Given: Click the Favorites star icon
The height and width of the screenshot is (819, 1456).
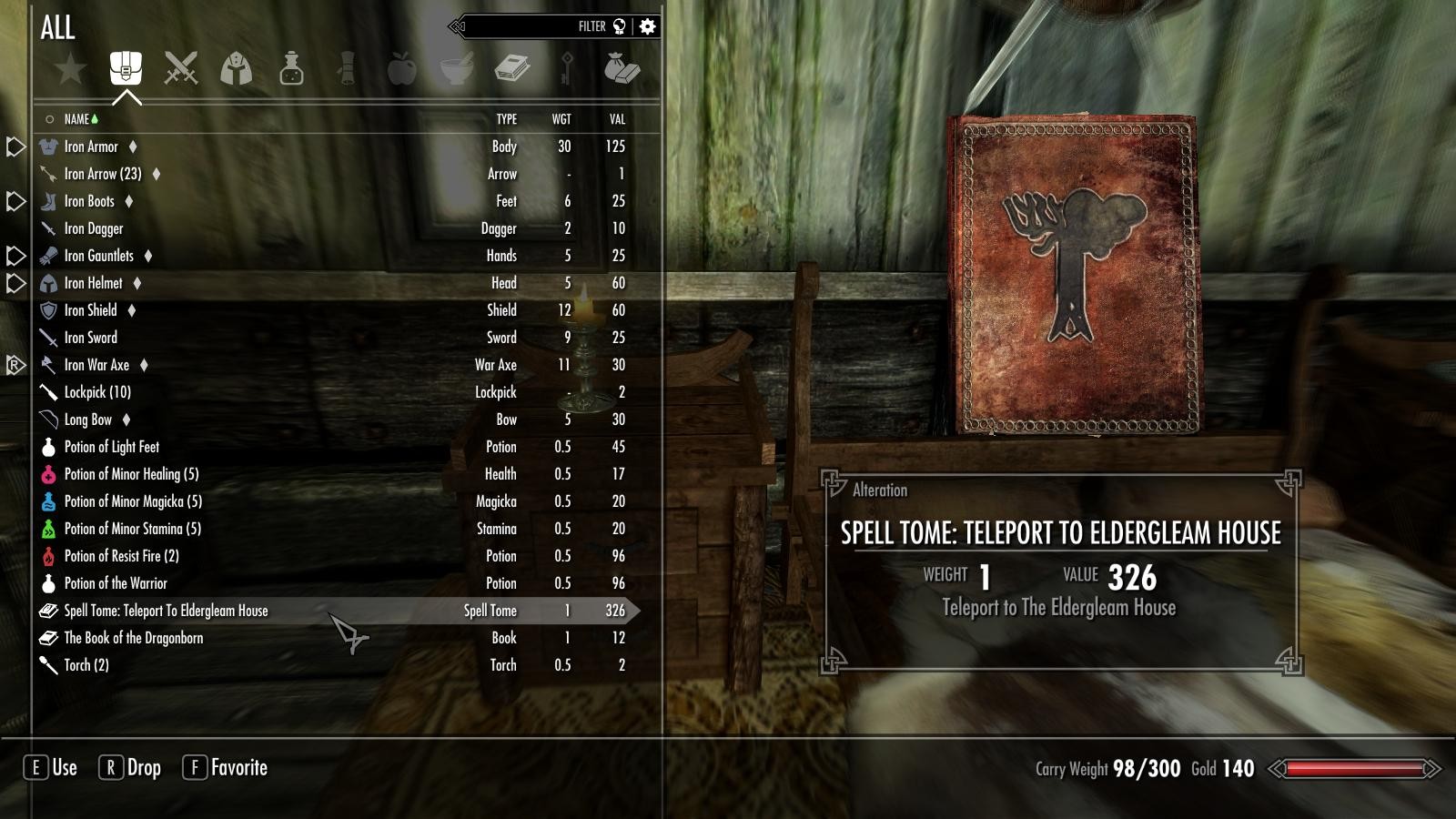Looking at the screenshot, I should point(69,66).
